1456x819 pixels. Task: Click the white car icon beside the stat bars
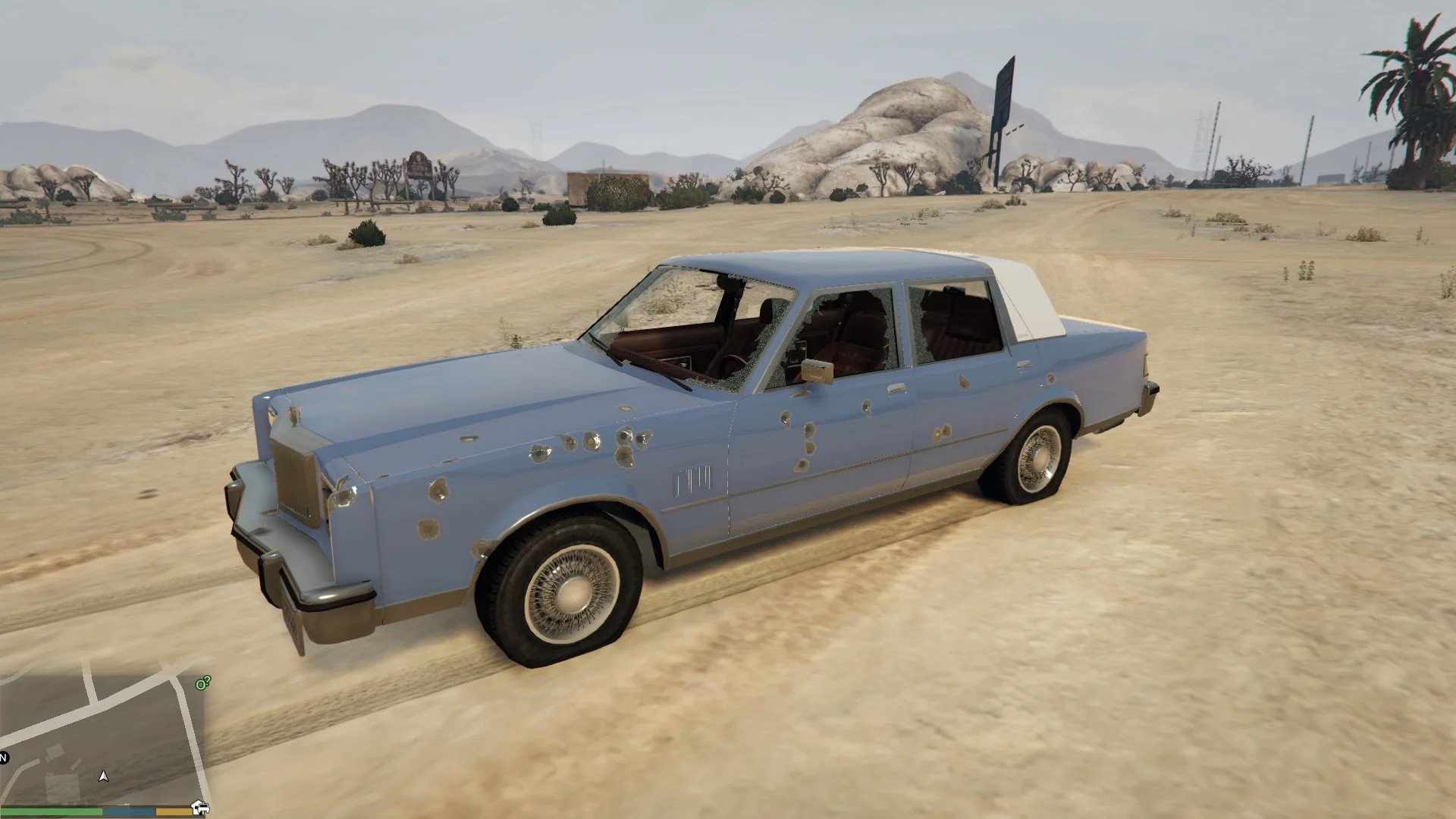[202, 808]
